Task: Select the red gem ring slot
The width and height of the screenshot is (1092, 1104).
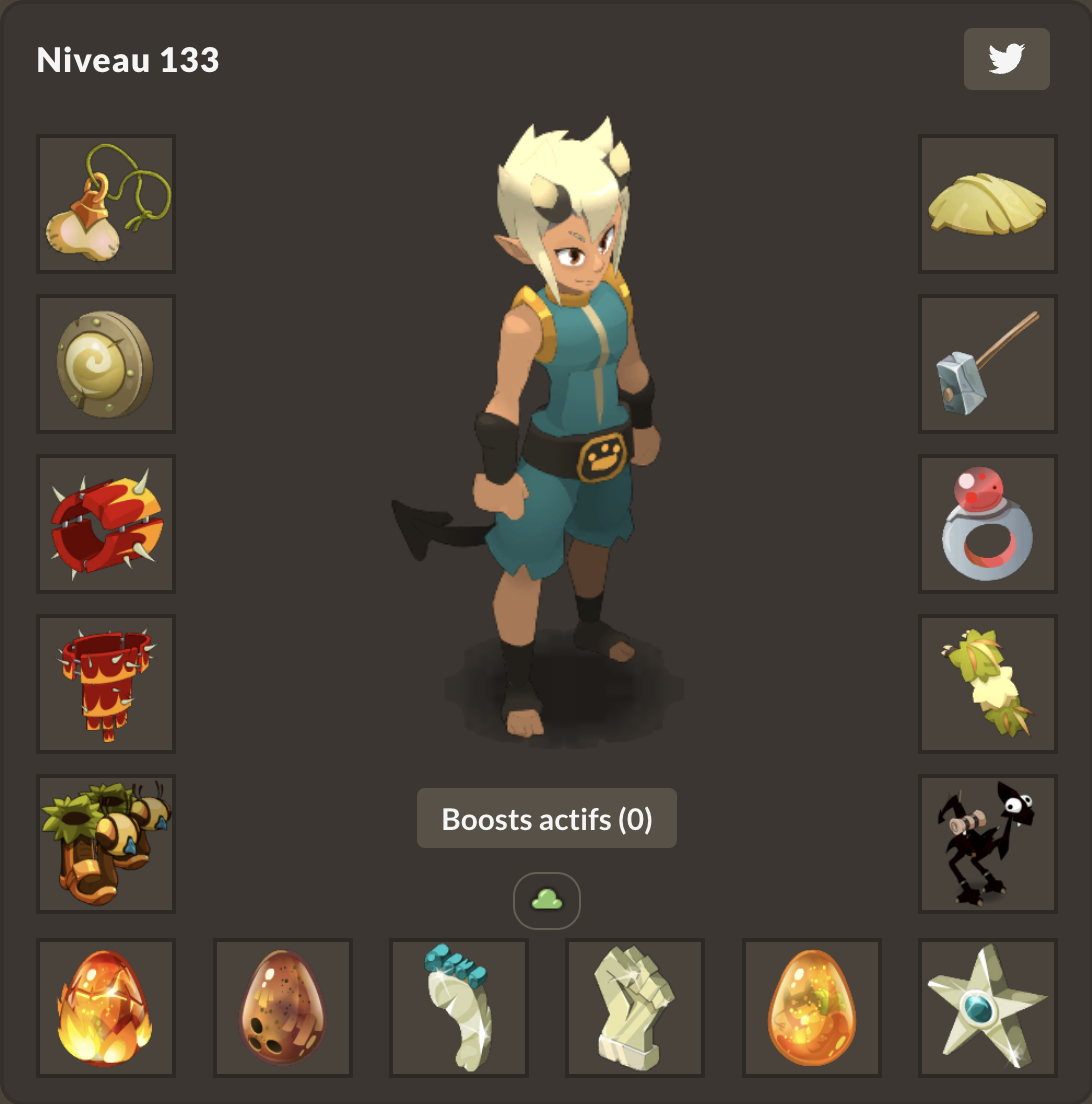Action: [x=988, y=524]
